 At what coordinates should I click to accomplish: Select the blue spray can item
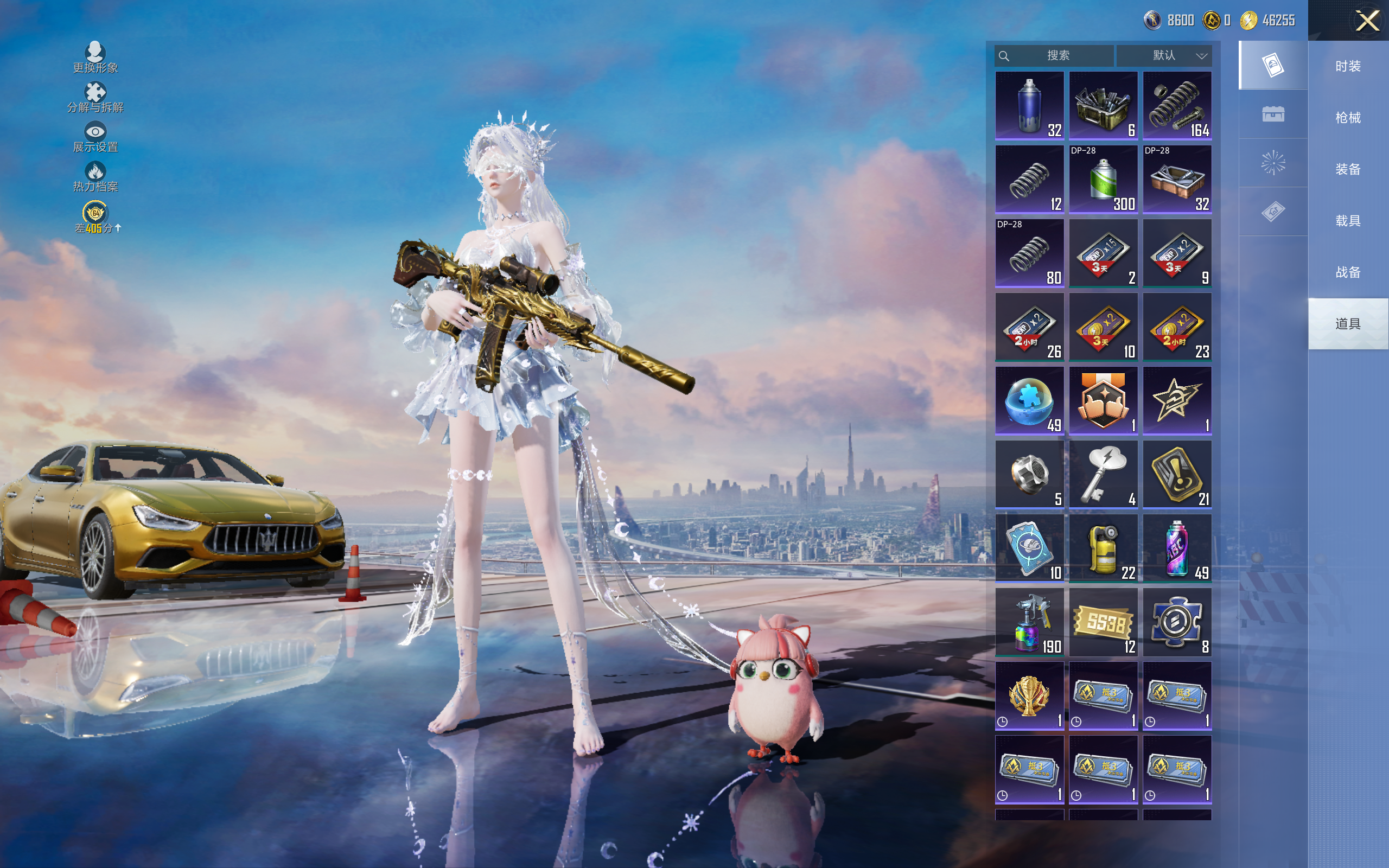tap(1029, 106)
